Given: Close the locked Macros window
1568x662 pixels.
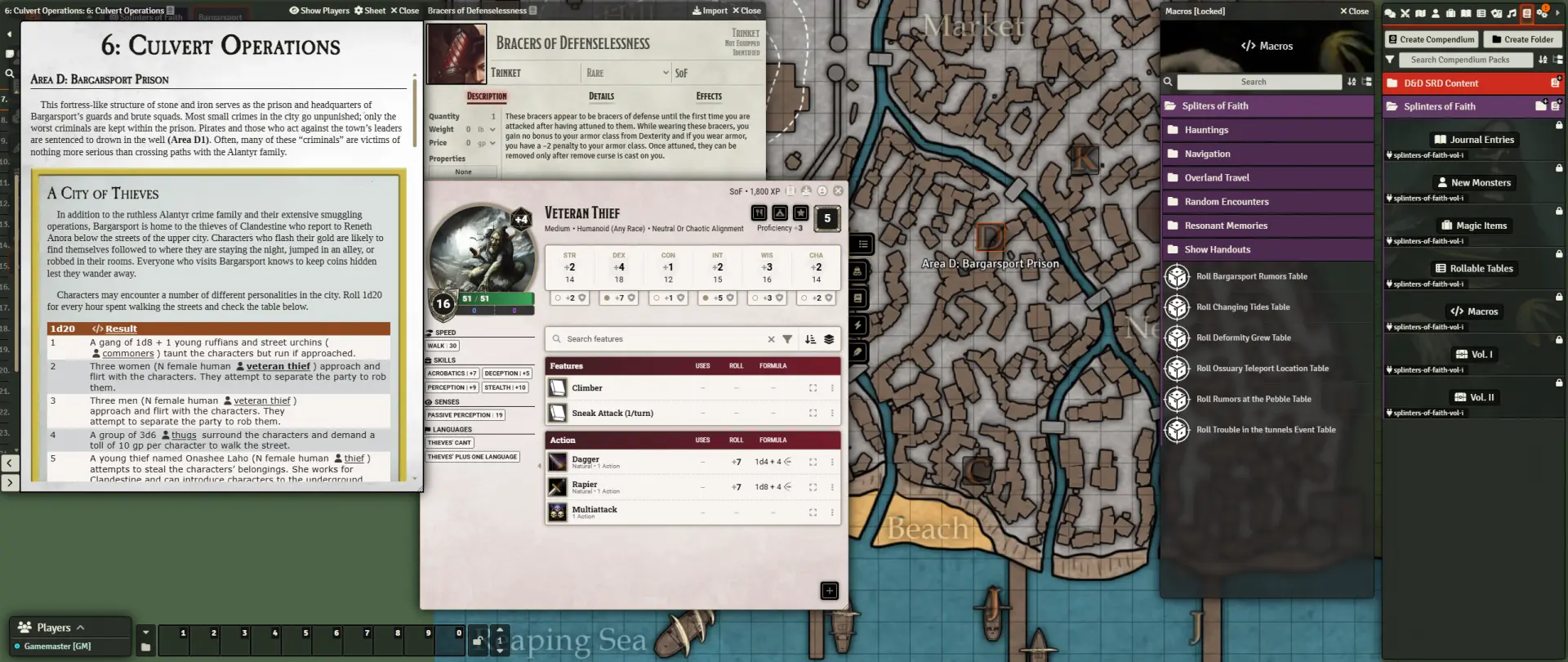Looking at the screenshot, I should click(x=1354, y=11).
